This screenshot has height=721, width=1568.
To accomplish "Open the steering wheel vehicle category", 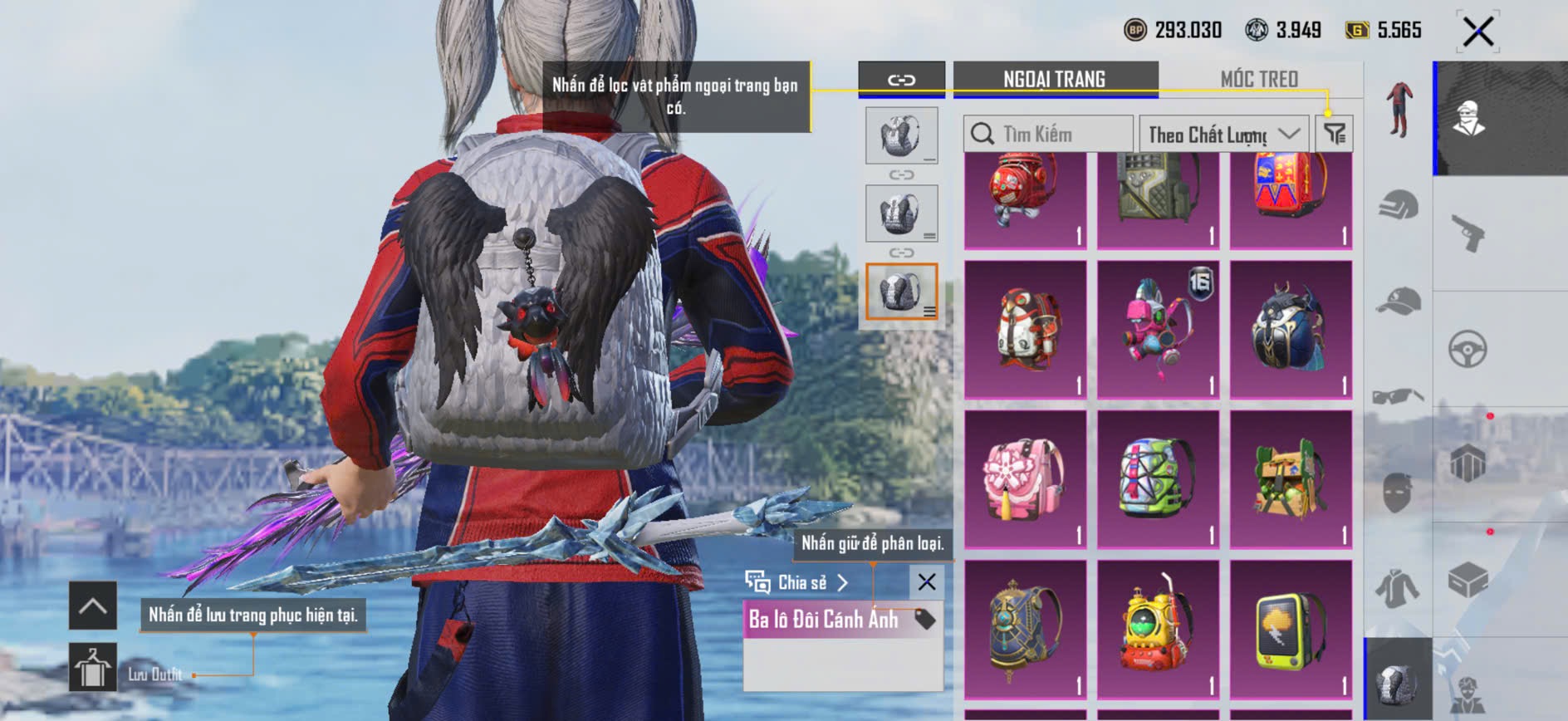I will click(1468, 349).
